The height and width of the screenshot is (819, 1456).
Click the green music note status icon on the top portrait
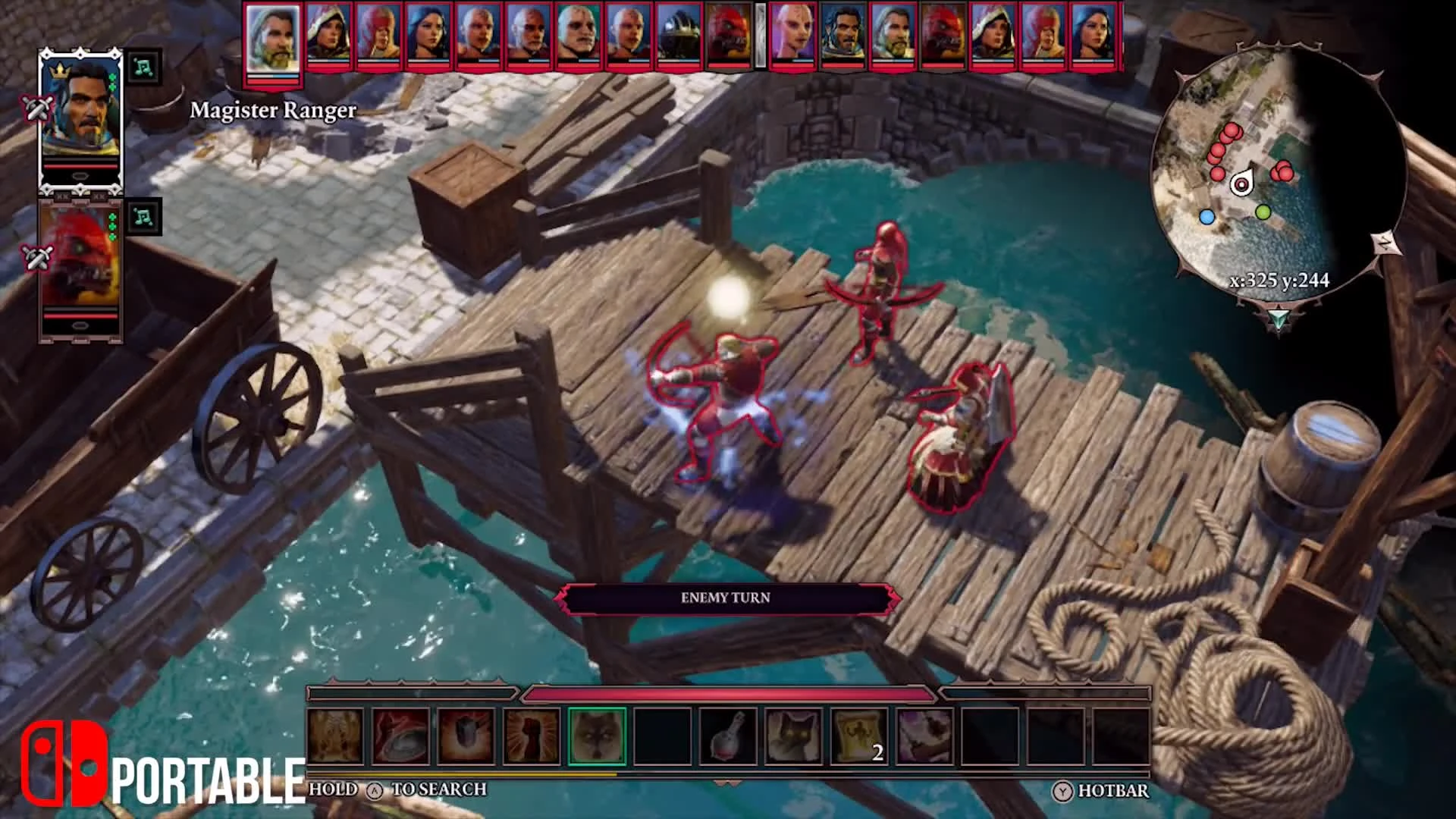point(146,67)
